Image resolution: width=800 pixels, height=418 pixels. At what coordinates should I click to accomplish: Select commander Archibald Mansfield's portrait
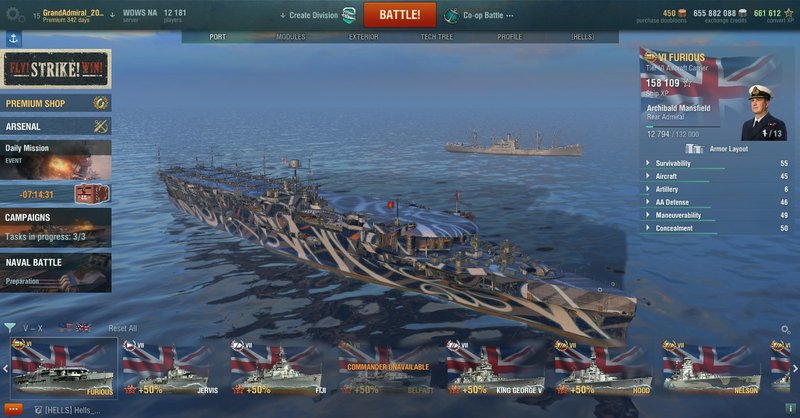(764, 113)
